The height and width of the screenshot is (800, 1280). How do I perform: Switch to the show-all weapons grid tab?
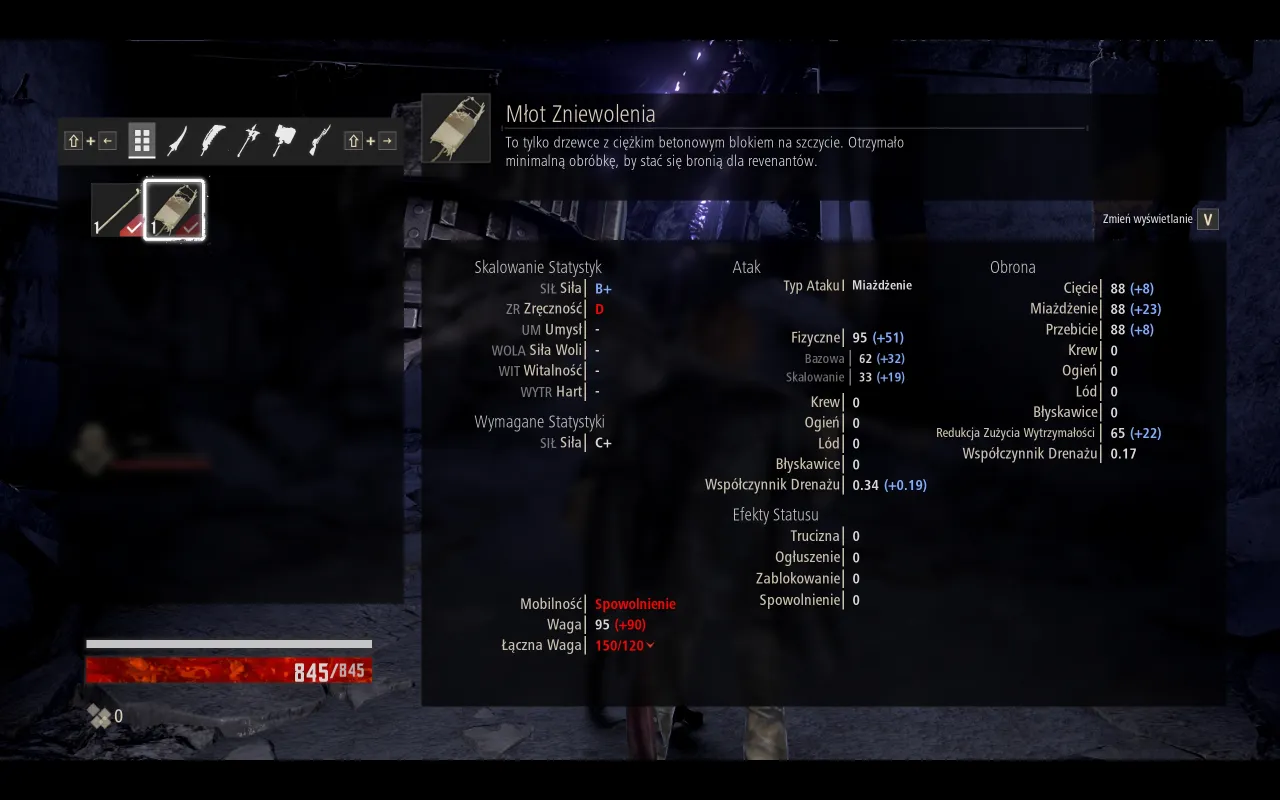[141, 140]
